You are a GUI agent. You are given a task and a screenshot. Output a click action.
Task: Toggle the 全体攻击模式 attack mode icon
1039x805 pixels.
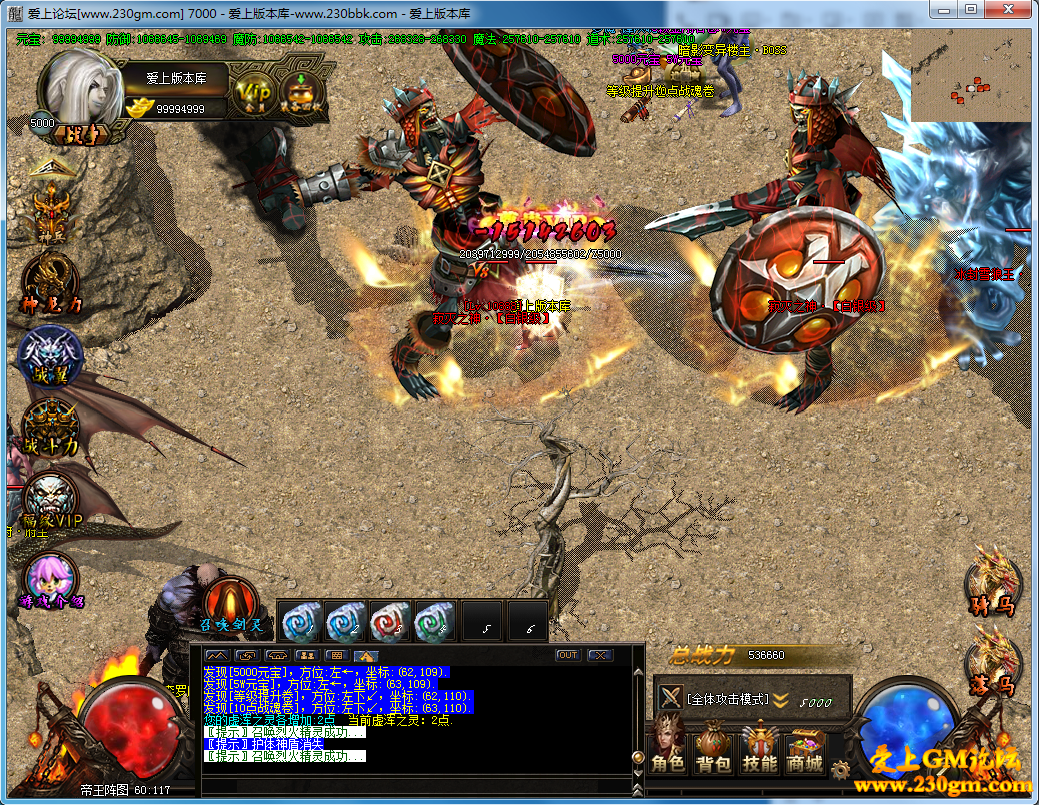(x=670, y=698)
